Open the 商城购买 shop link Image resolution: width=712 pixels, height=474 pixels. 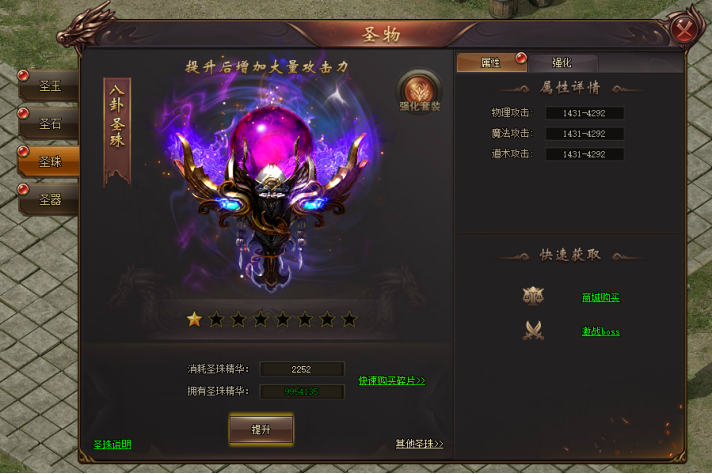coord(600,297)
